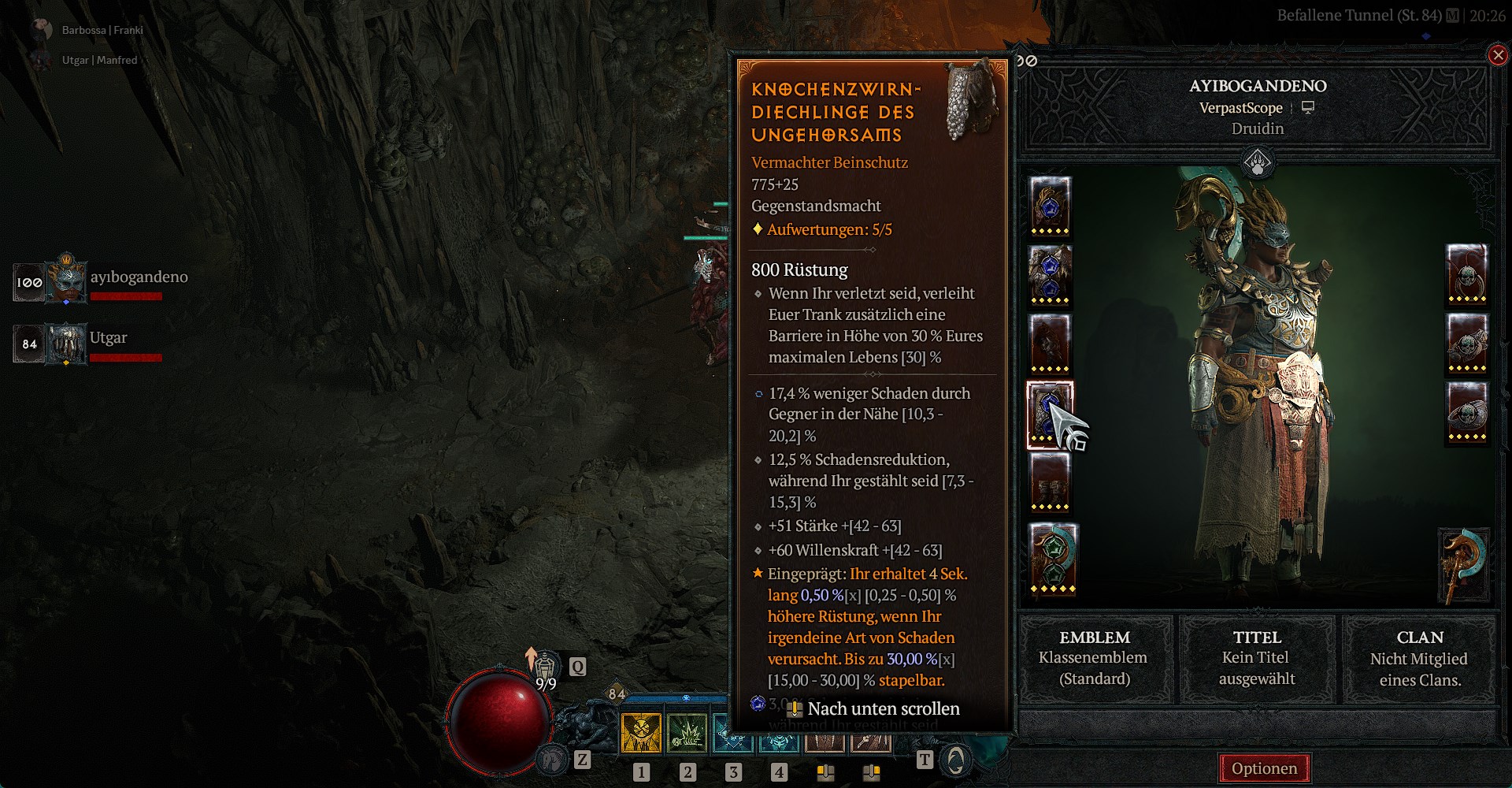Select the skull amulet slot
The height and width of the screenshot is (788, 1512).
coord(1466,273)
